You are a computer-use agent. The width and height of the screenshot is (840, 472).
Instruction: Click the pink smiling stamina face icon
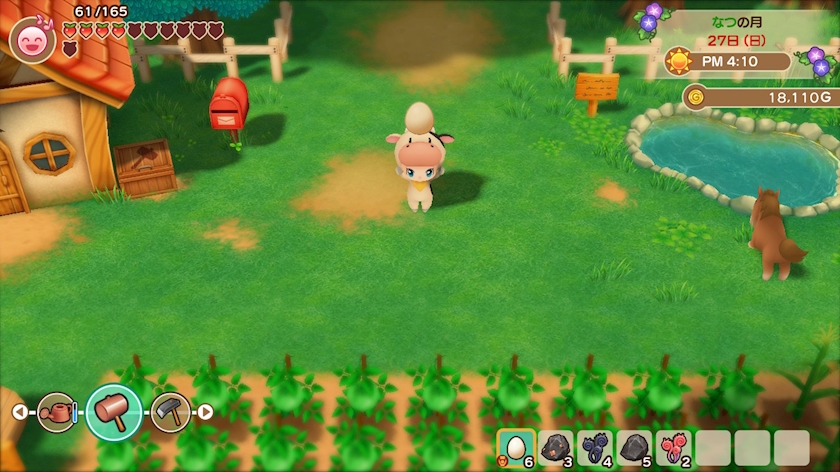coord(30,40)
